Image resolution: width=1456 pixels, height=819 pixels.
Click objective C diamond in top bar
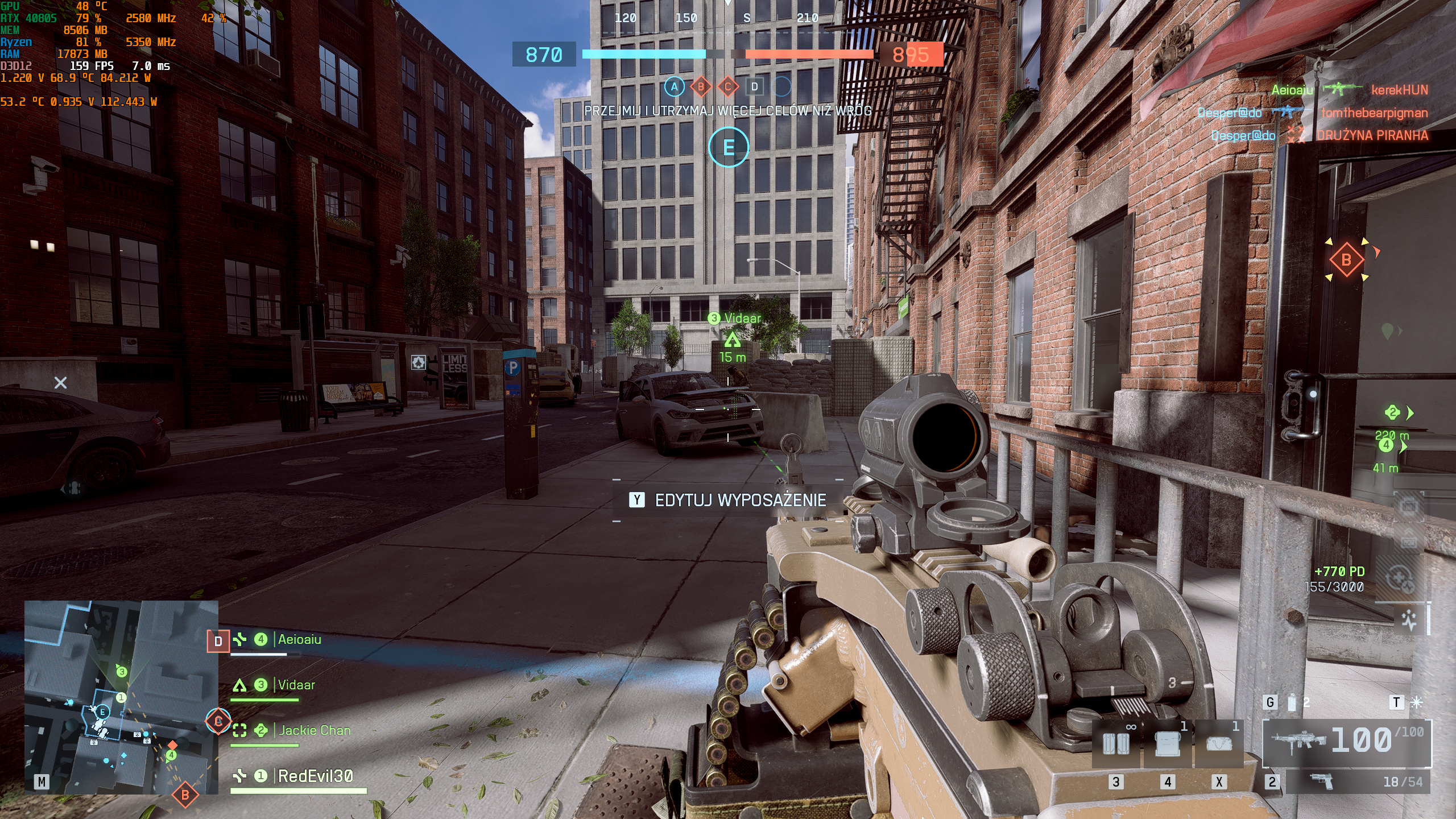coord(727,87)
